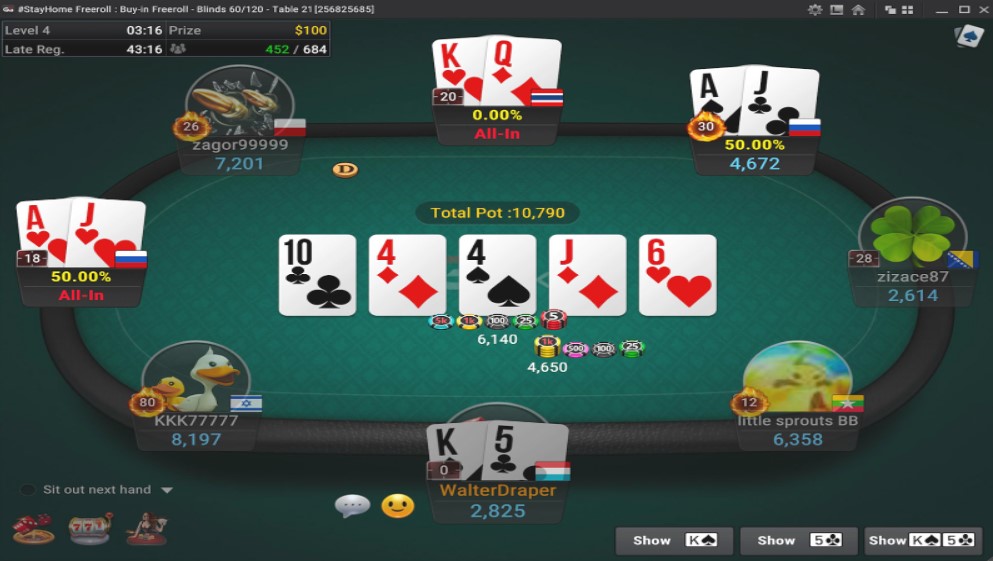Expand the sit out options arrow
The image size is (993, 561).
tap(167, 490)
